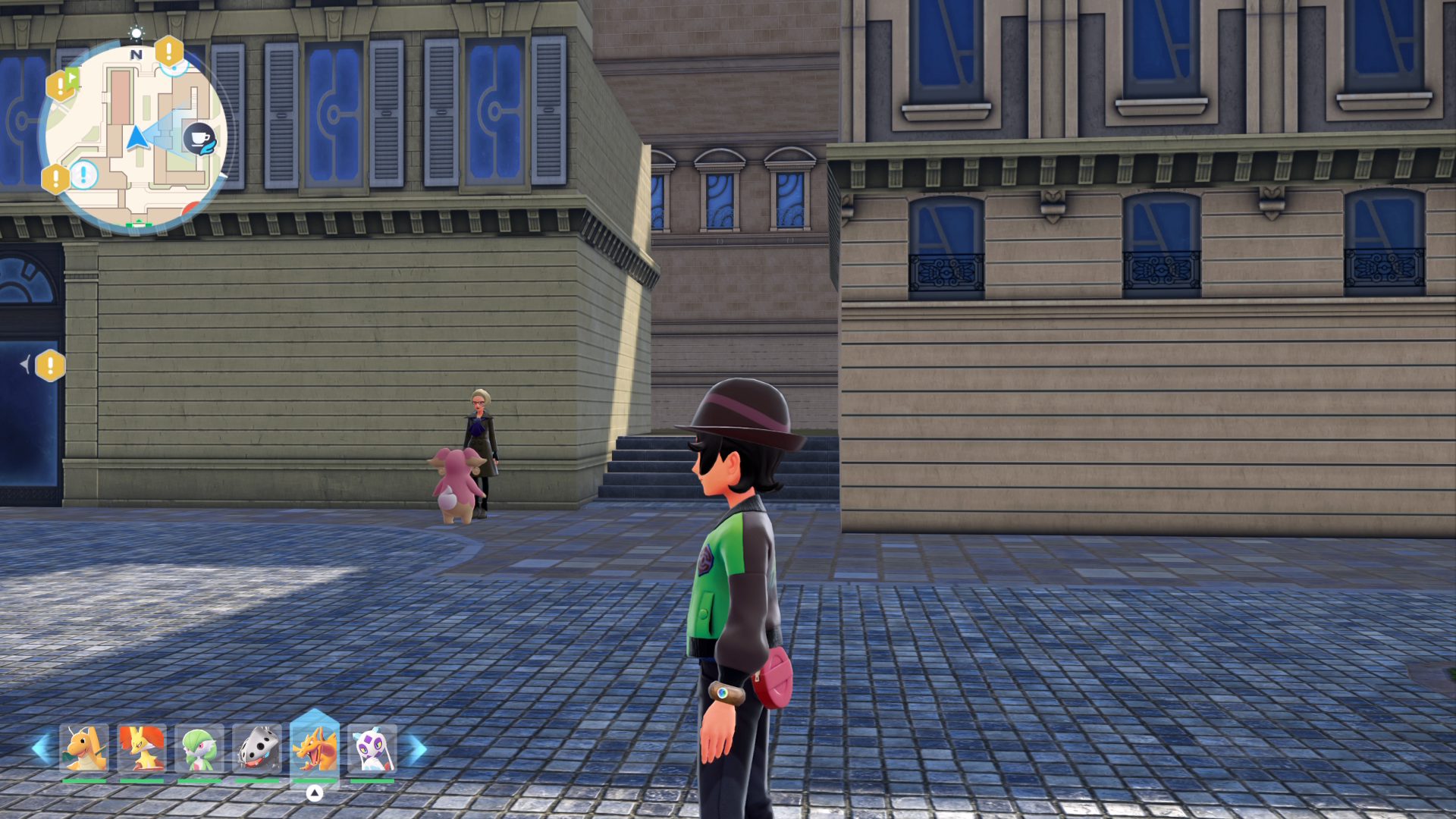Select Dragonite in the party bar
Image resolution: width=1456 pixels, height=819 pixels.
[x=84, y=749]
